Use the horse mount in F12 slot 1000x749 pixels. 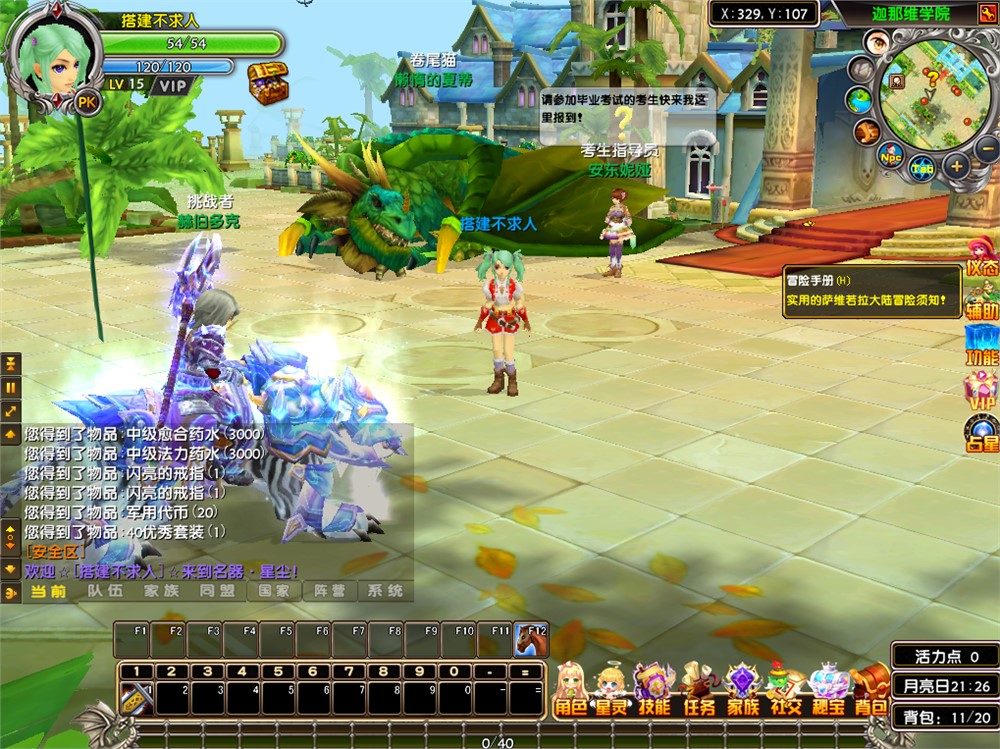point(531,638)
